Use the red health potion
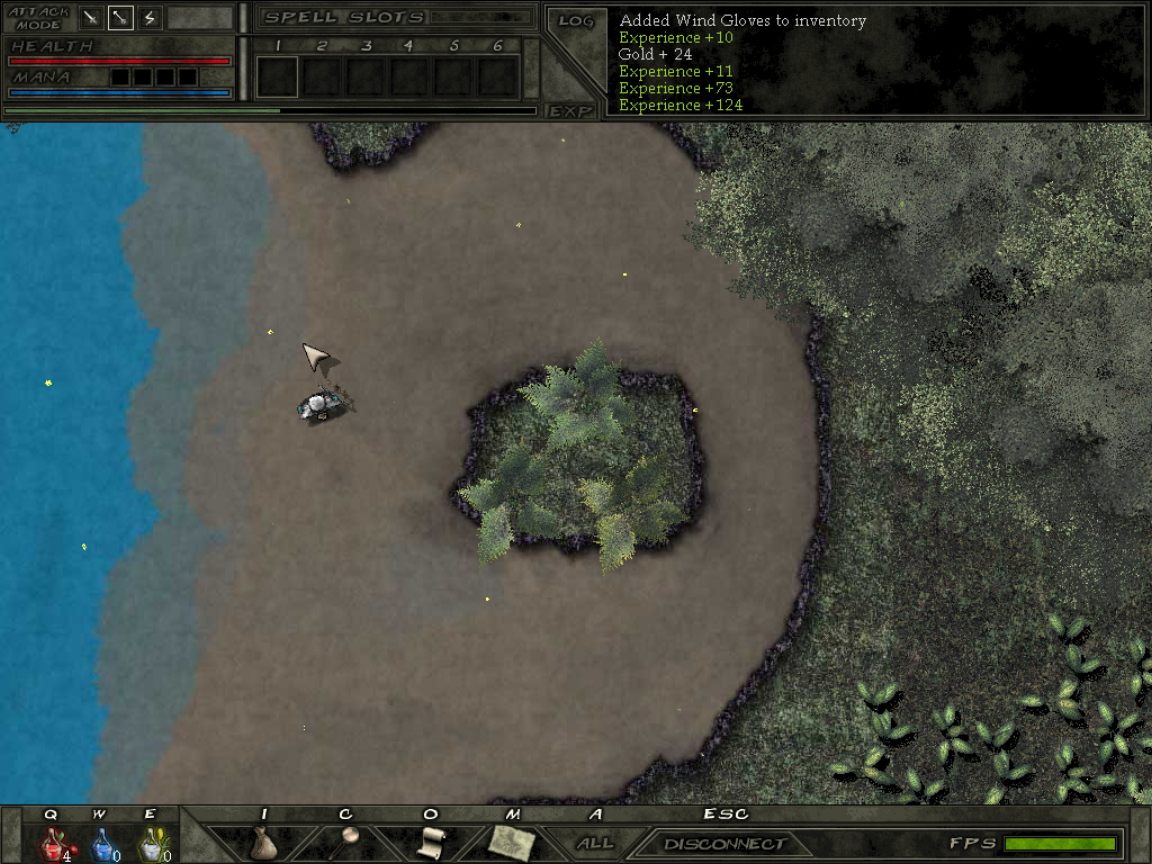Image resolution: width=1152 pixels, height=864 pixels. 52,845
